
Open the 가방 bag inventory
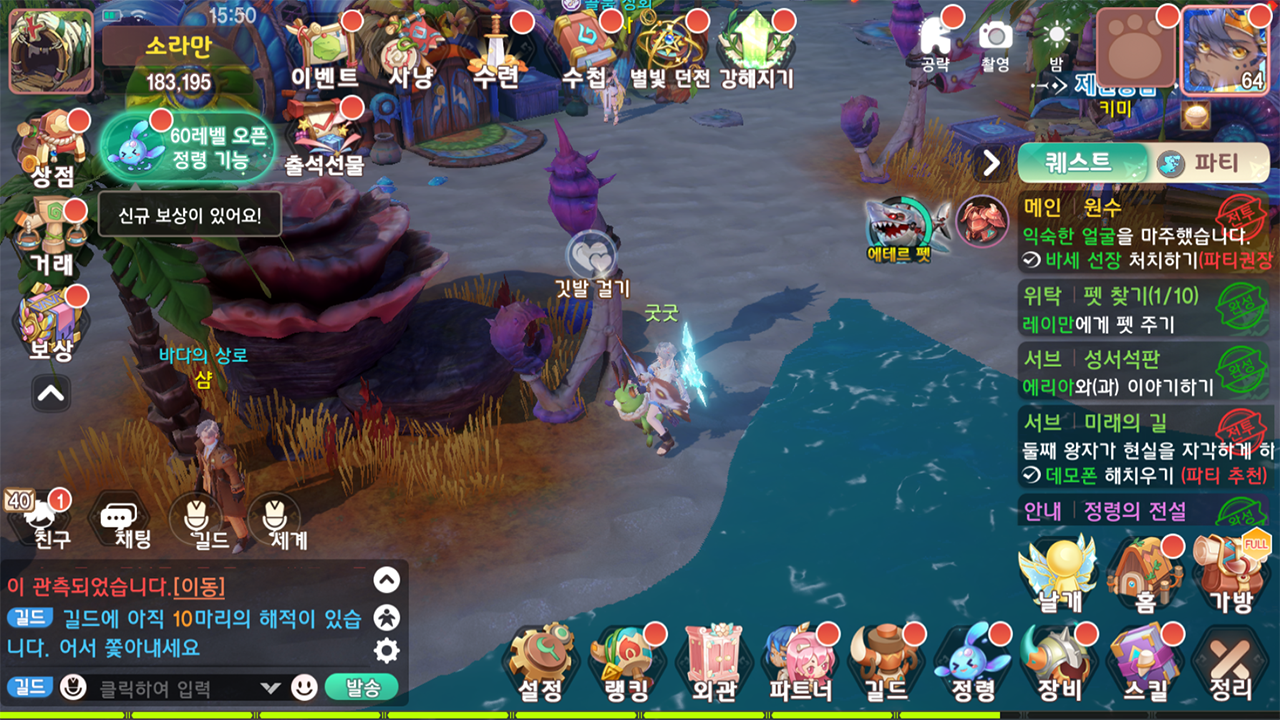point(1230,574)
